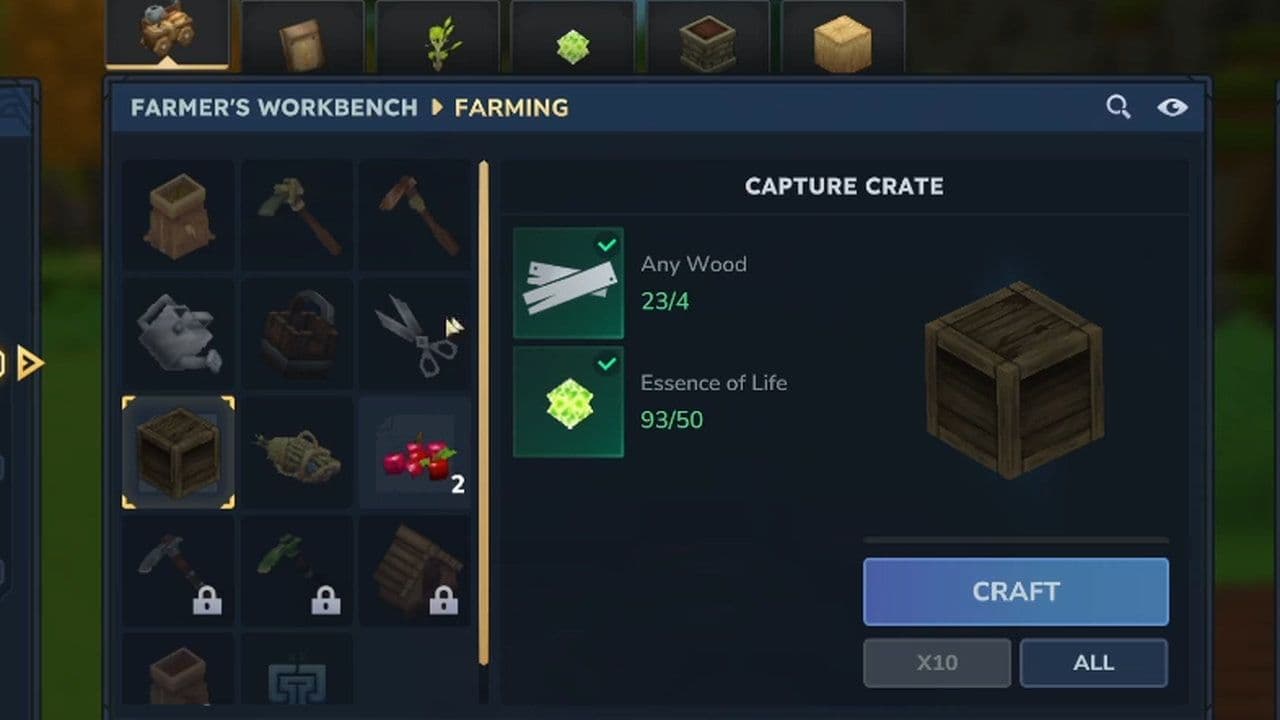Click the Any Wood planks ingredient icon
Viewport: 1280px width, 720px height.
568,281
